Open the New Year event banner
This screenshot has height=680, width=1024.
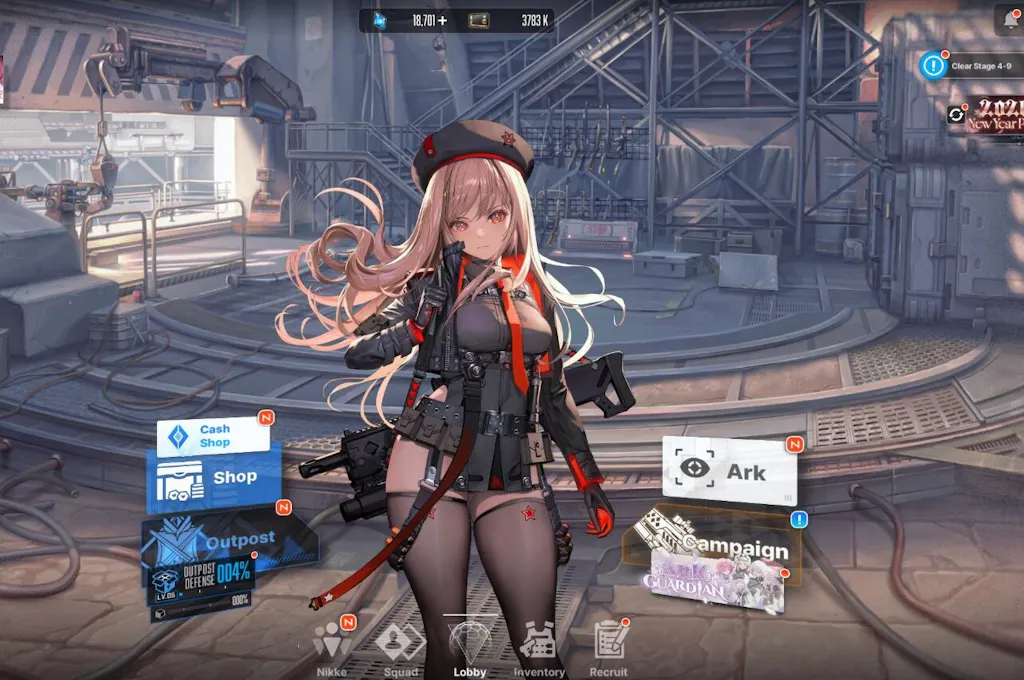click(992, 115)
